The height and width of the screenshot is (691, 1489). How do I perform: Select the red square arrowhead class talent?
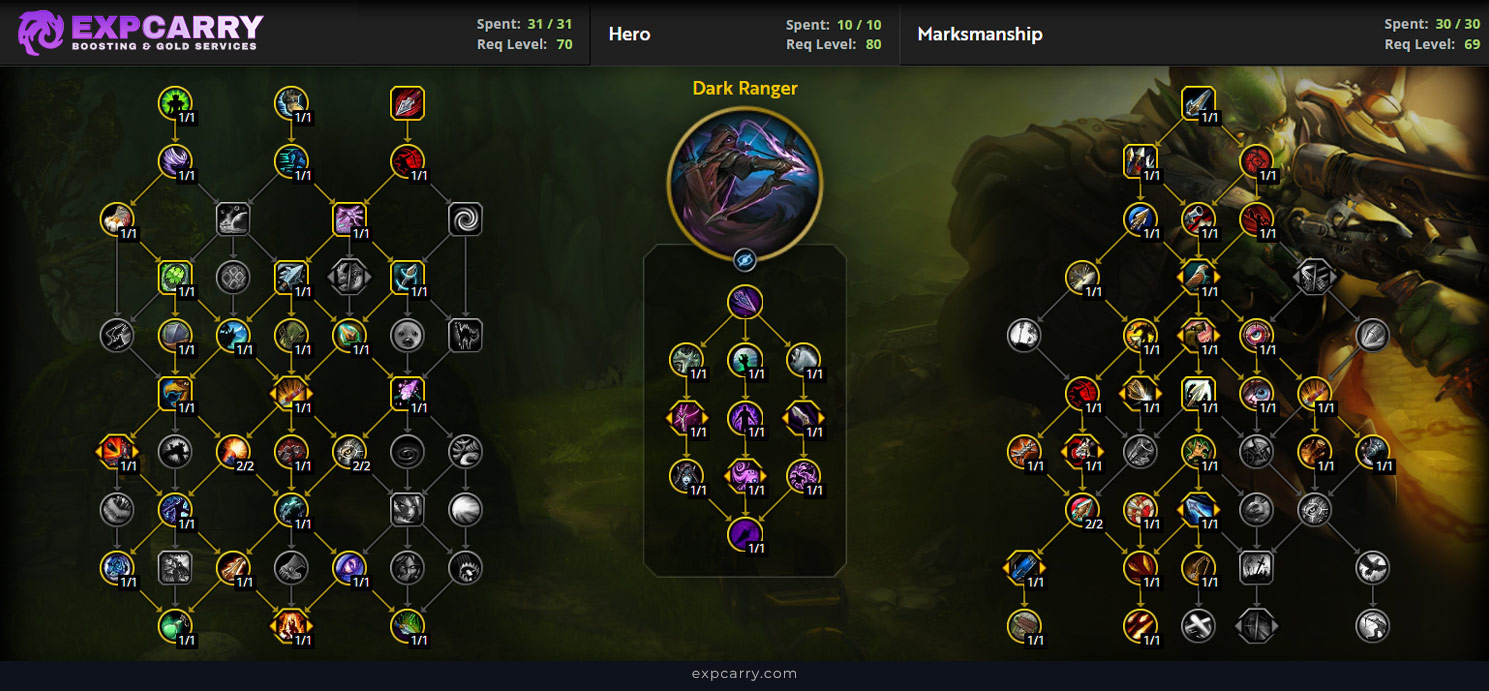click(x=407, y=103)
